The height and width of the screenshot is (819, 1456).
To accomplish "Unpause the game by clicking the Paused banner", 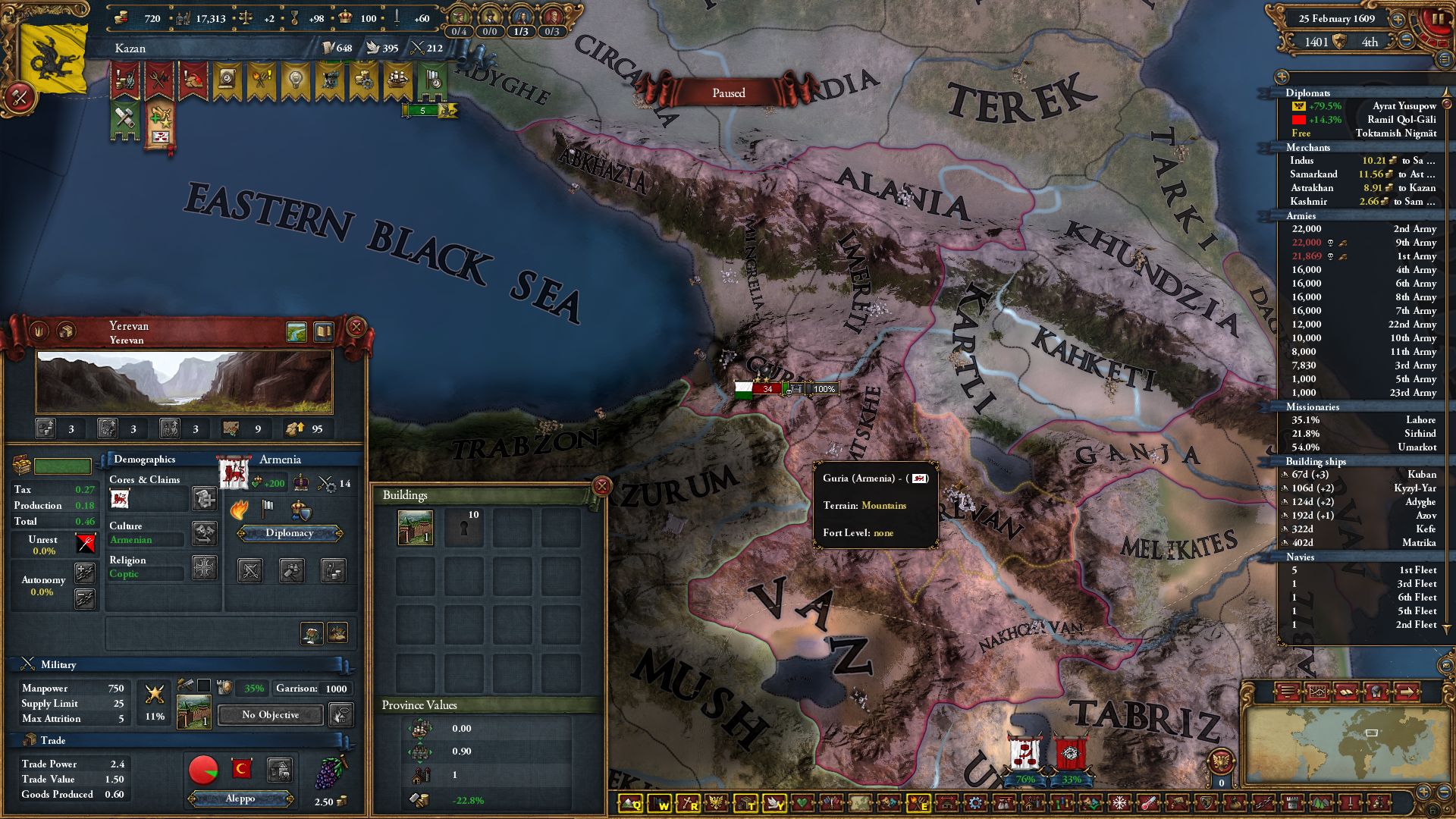I will pos(730,93).
